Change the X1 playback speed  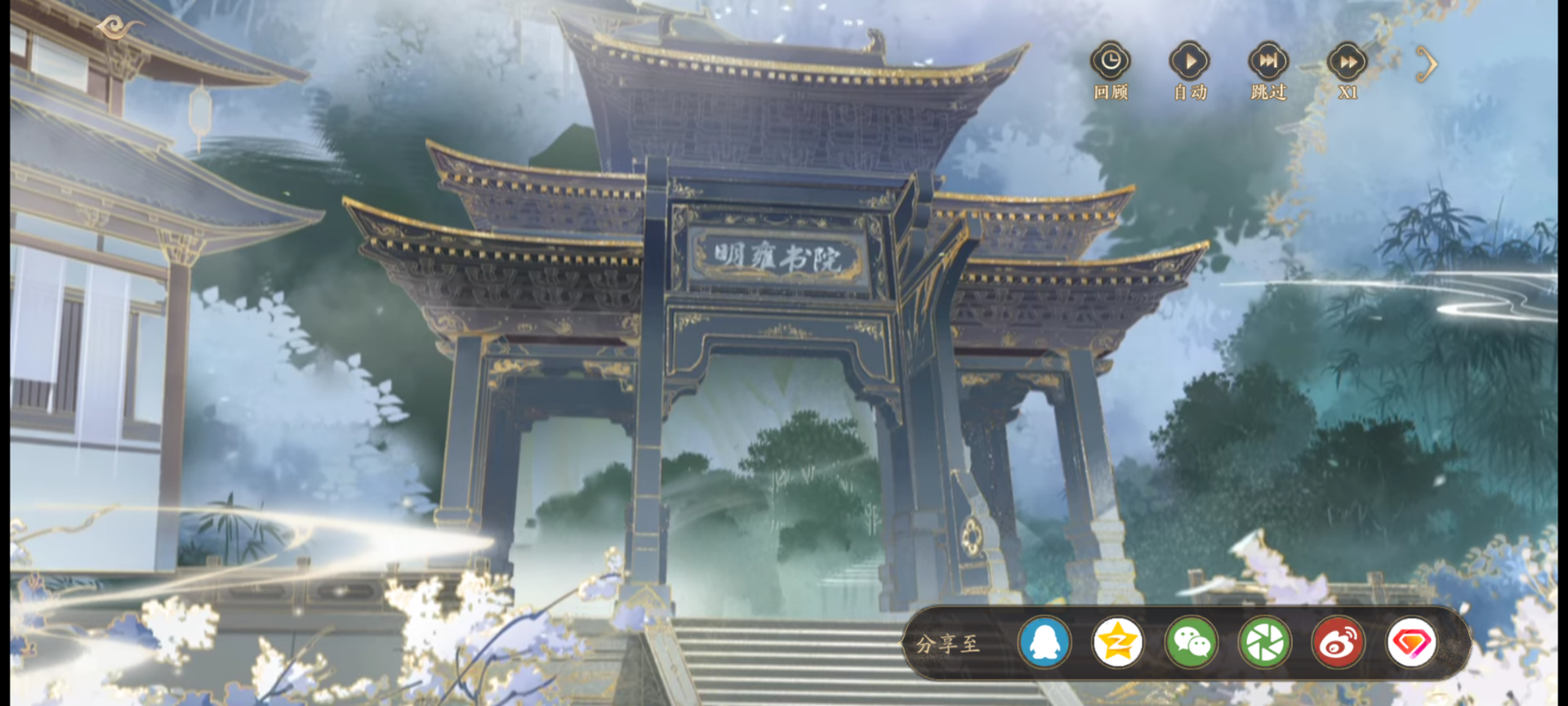click(x=1347, y=62)
